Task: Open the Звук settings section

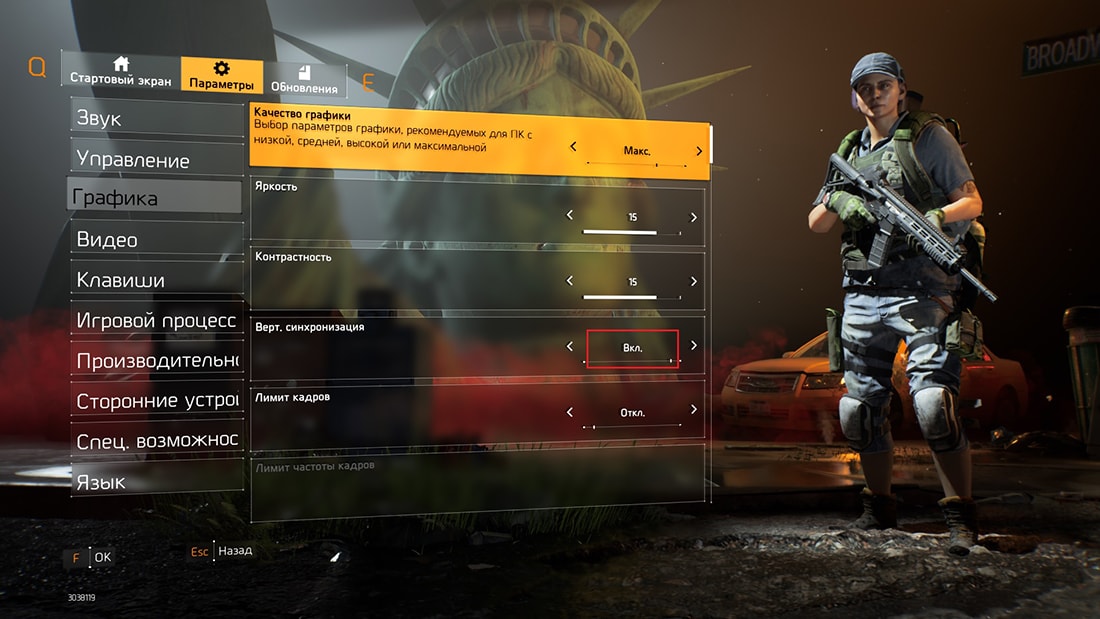Action: 155,118
